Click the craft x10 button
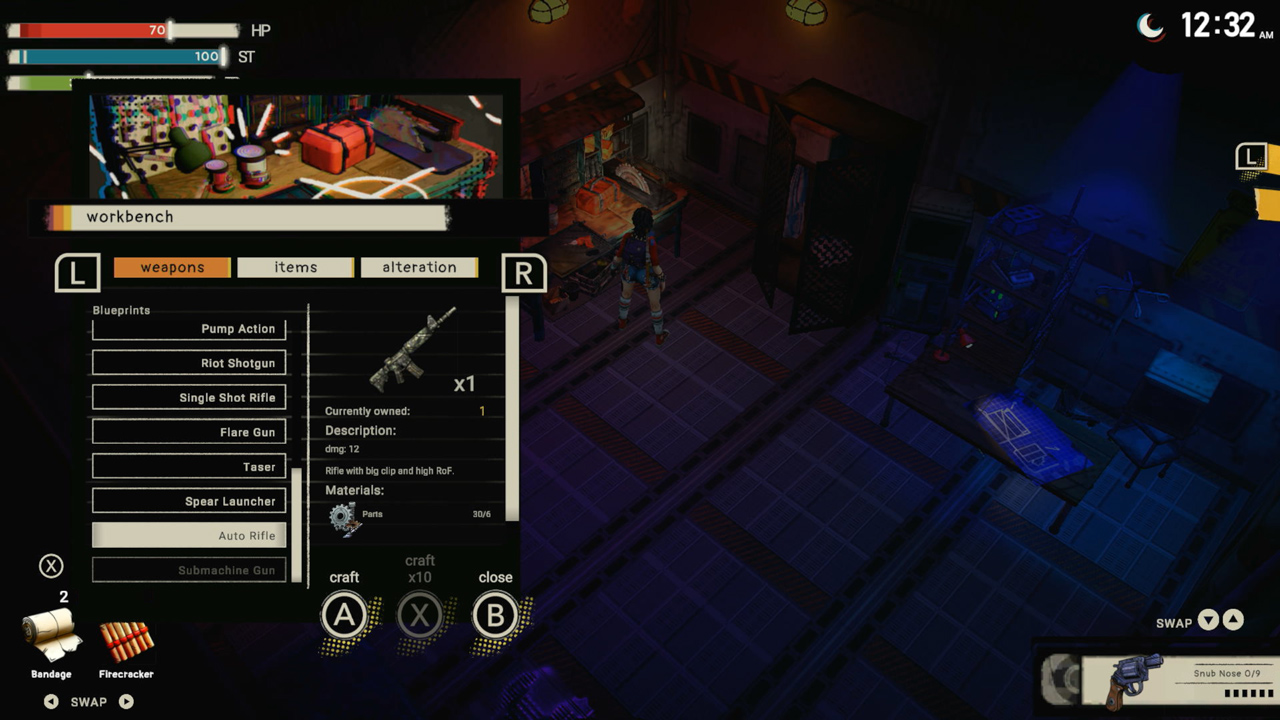Viewport: 1280px width, 720px height. point(420,615)
